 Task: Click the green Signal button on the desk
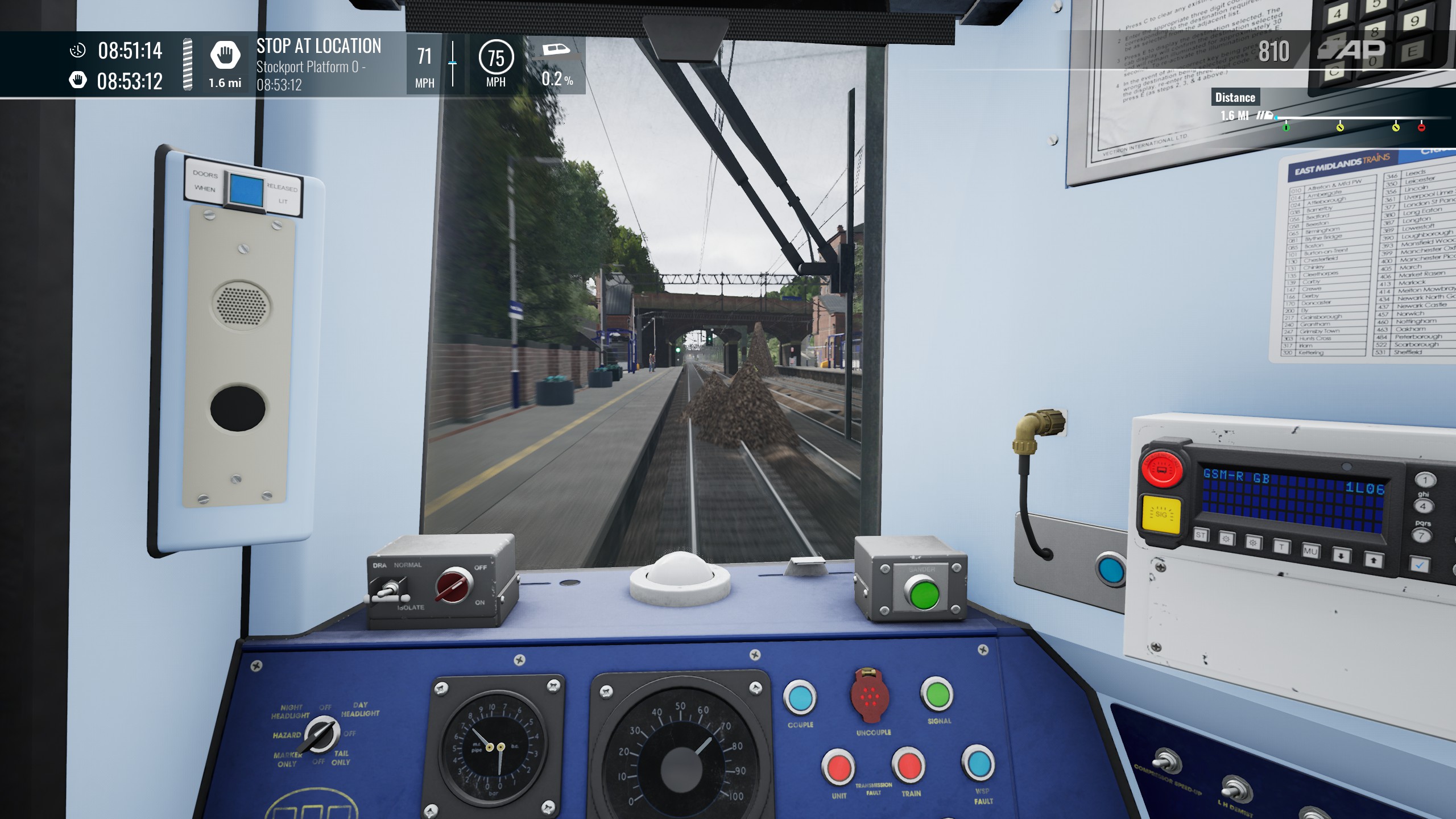pos(937,694)
